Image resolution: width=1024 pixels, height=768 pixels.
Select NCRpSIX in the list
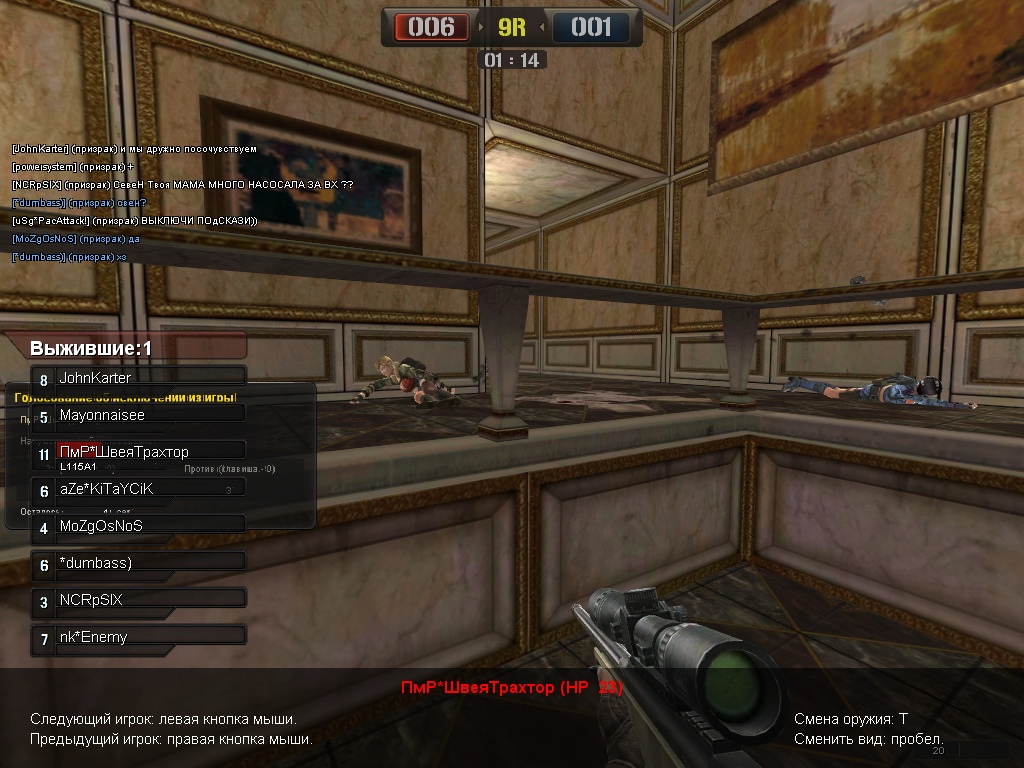pos(138,600)
